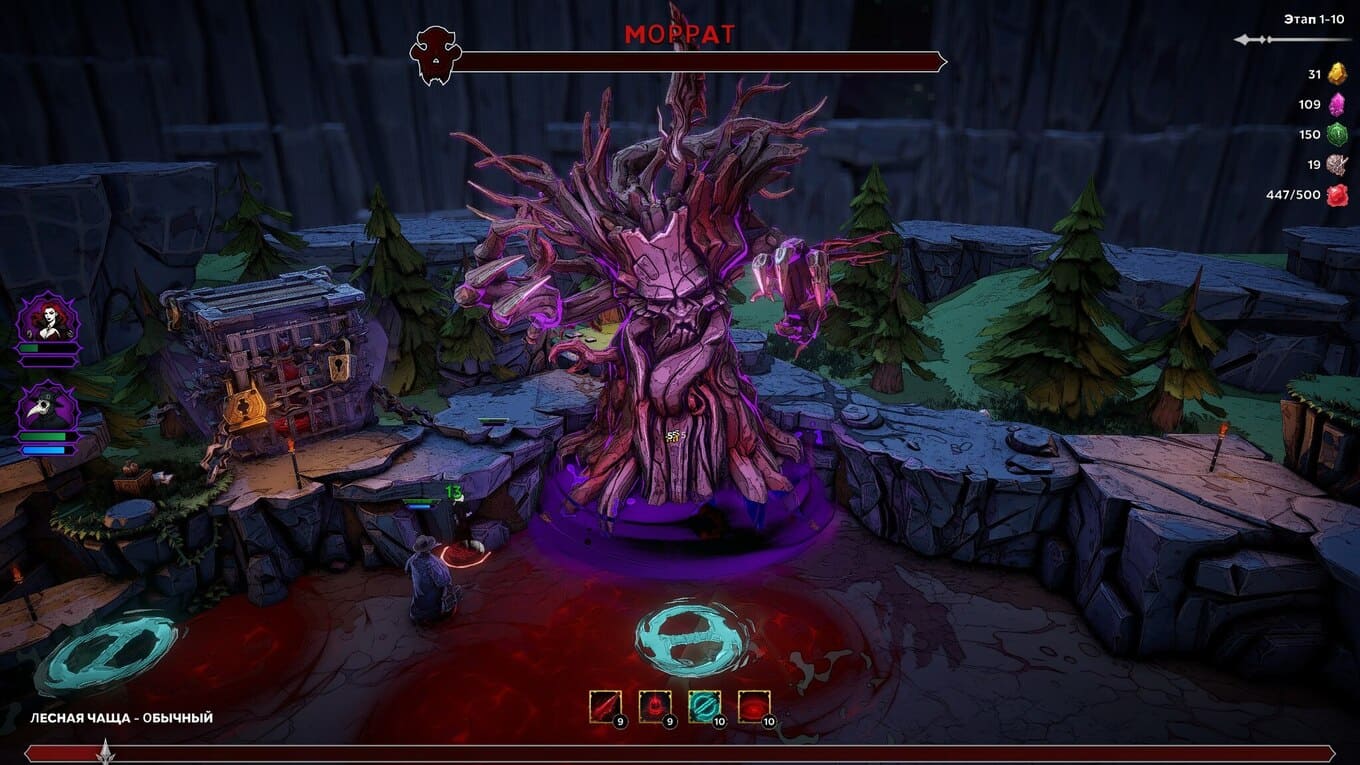
Task: Check the red blood gem resource icon
Action: 1337,195
